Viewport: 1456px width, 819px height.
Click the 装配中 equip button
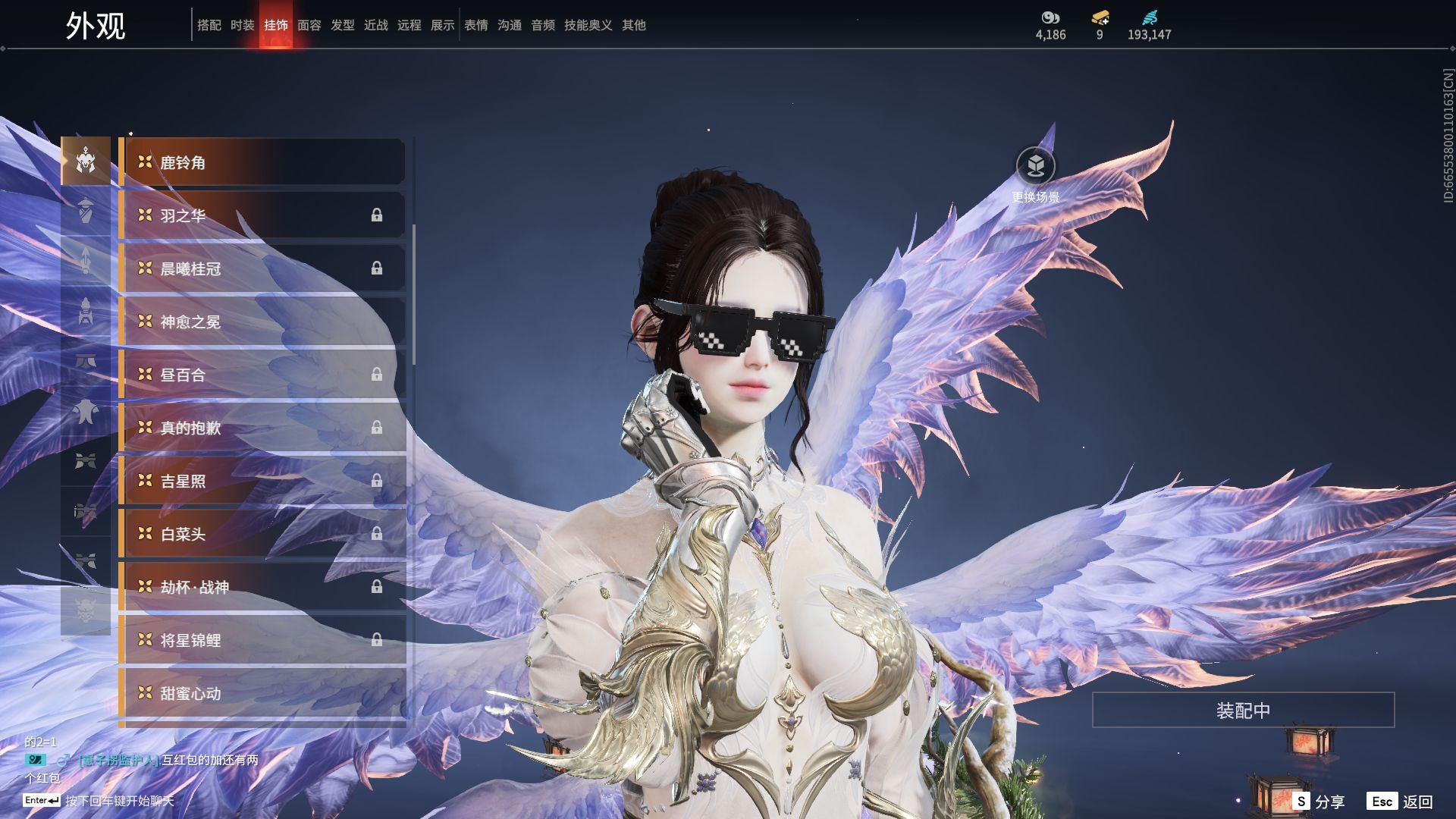pyautogui.click(x=1243, y=711)
